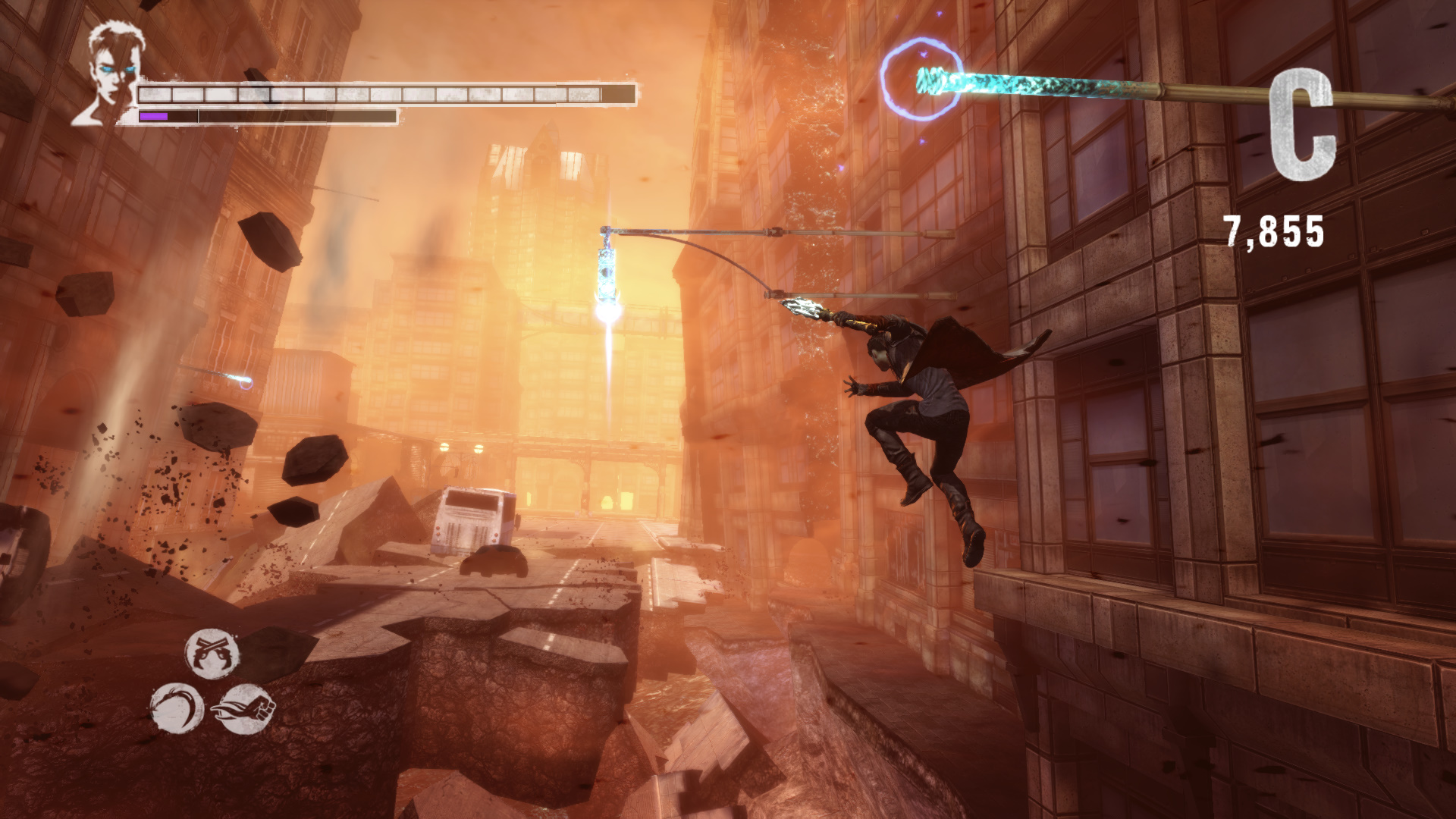Choose the Osiris scythe weapon icon

177,708
